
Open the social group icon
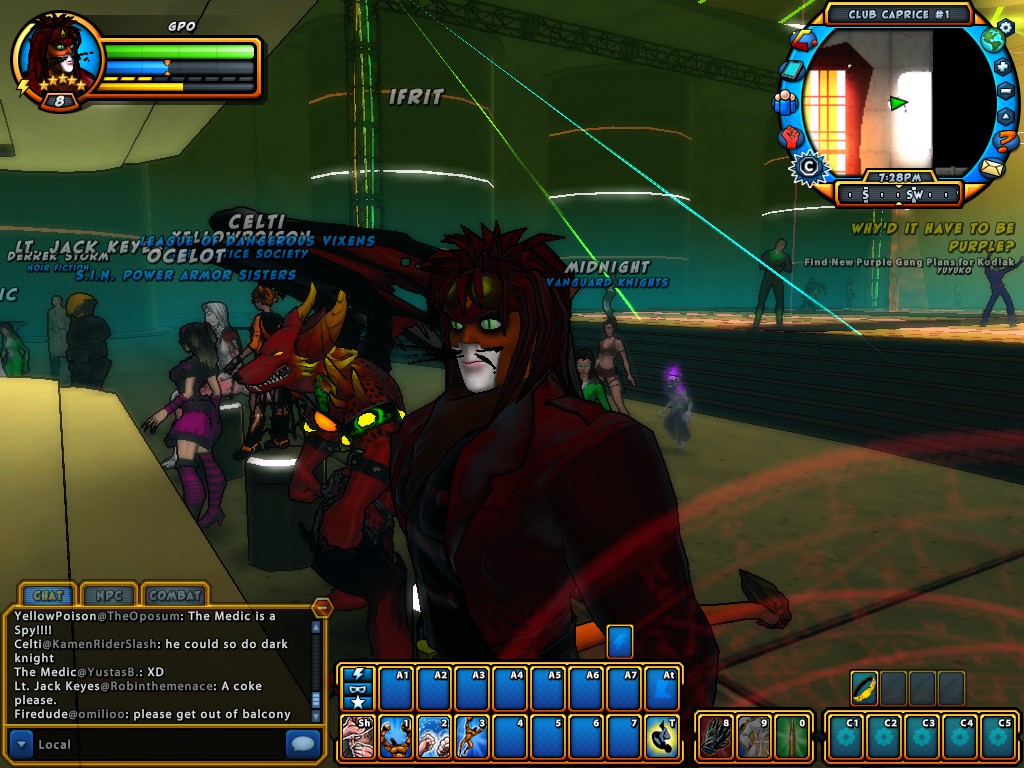[x=785, y=102]
